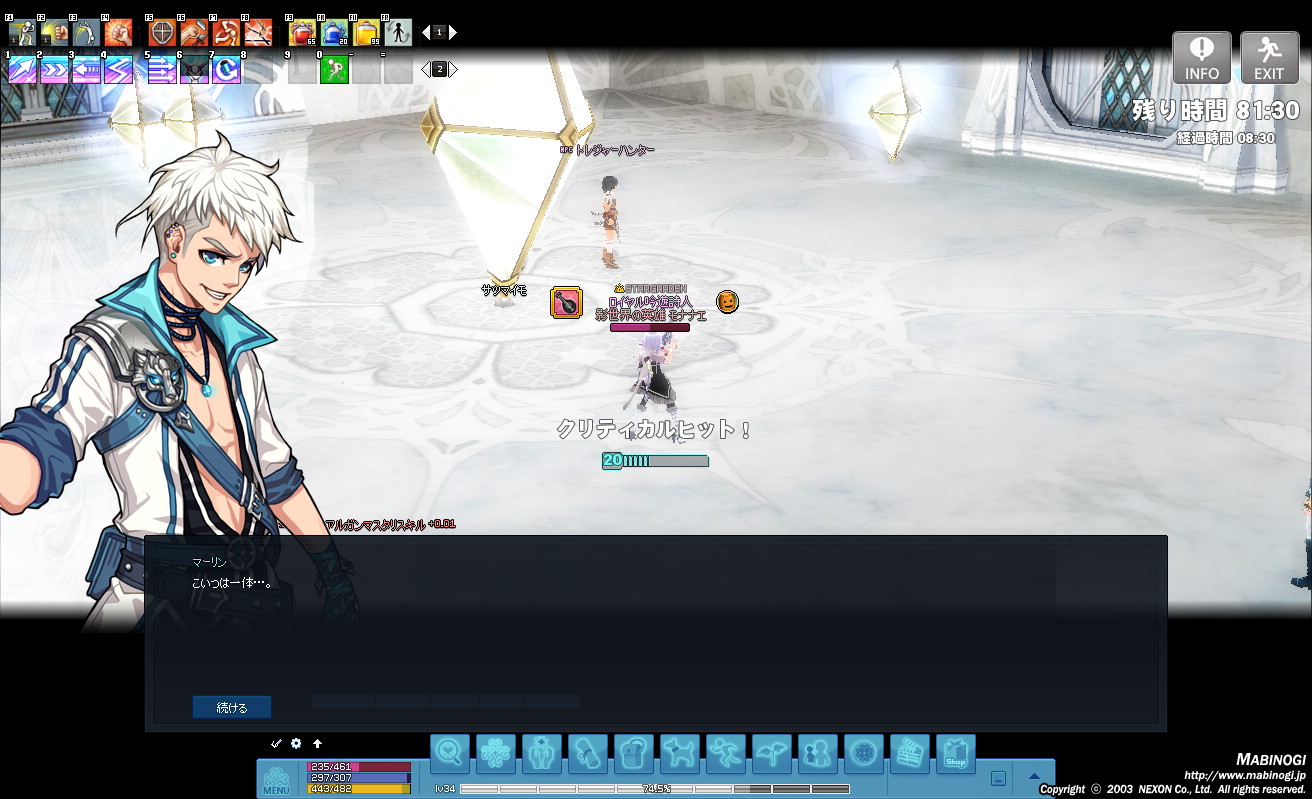This screenshot has height=799, width=1312.
Task: Use the red health potion hotbar slot
Action: pos(302,33)
